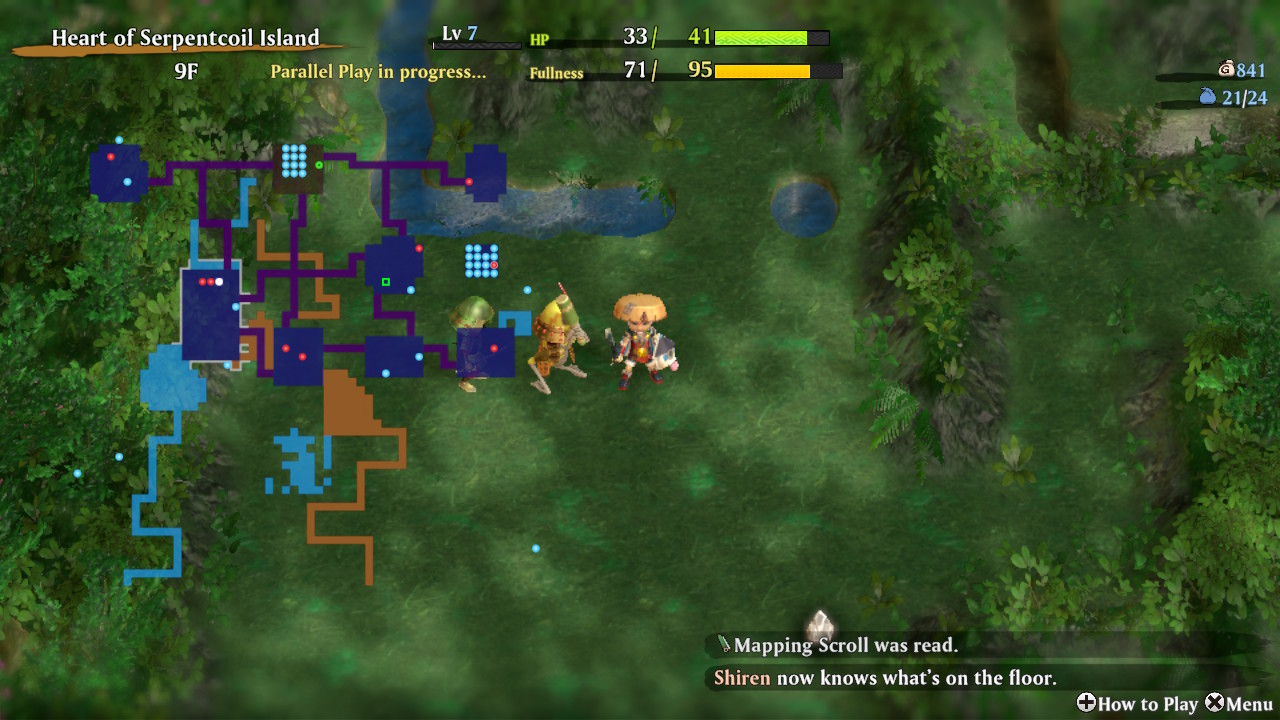Click the white player marker on the floor map
Screen dimensions: 1280x720
coord(219,282)
